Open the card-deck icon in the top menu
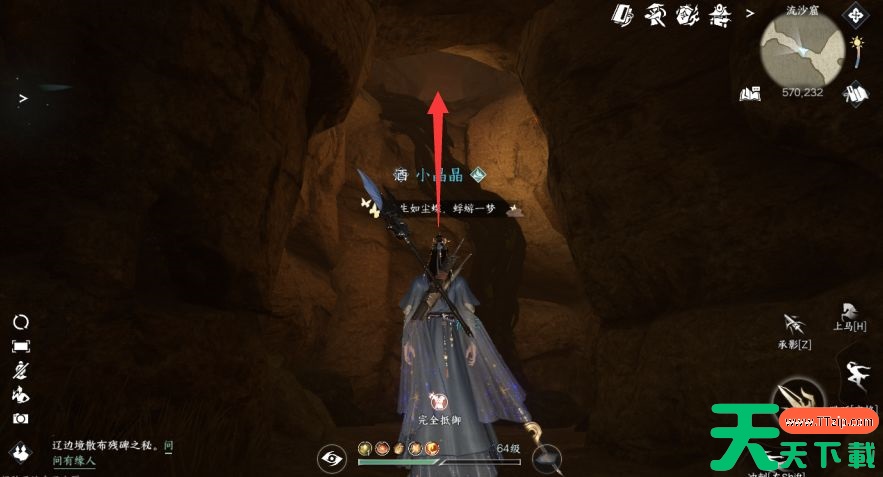Screen dimensions: 883x477 [622, 14]
